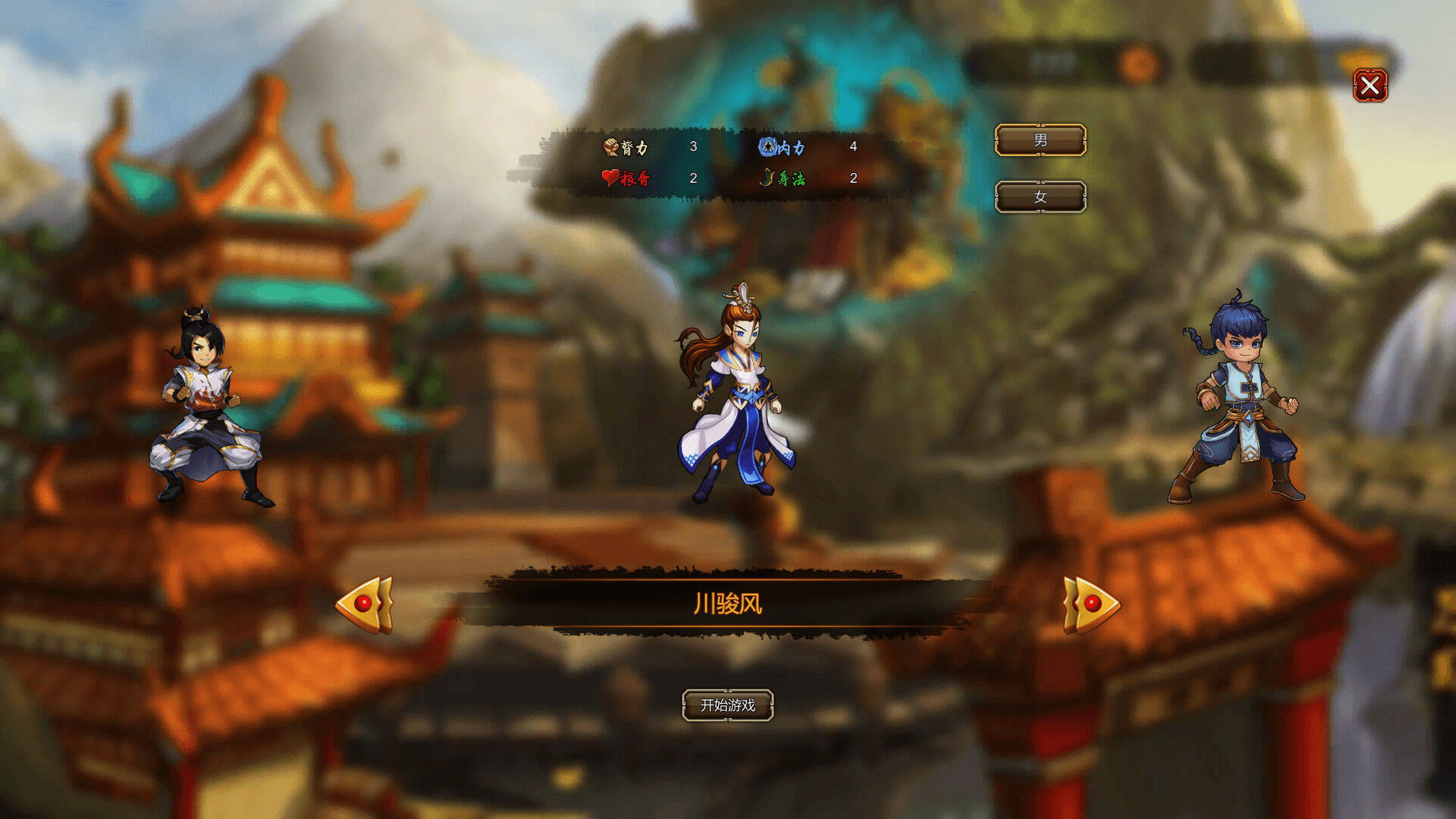
Task: Select the 男 (male) gender button
Action: [1040, 140]
